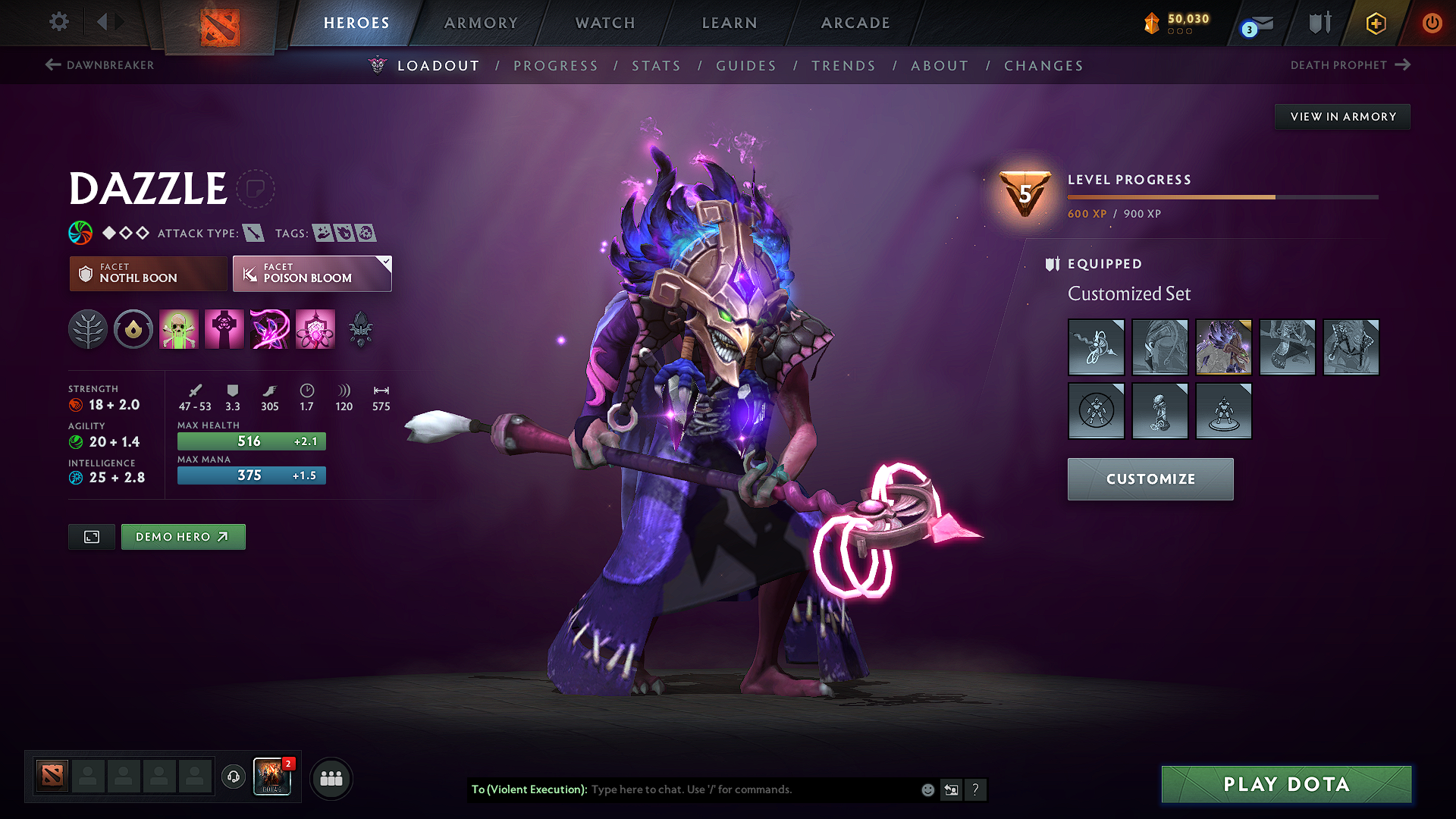Image resolution: width=1456 pixels, height=819 pixels.
Task: Open the friends list people icon
Action: point(330,778)
